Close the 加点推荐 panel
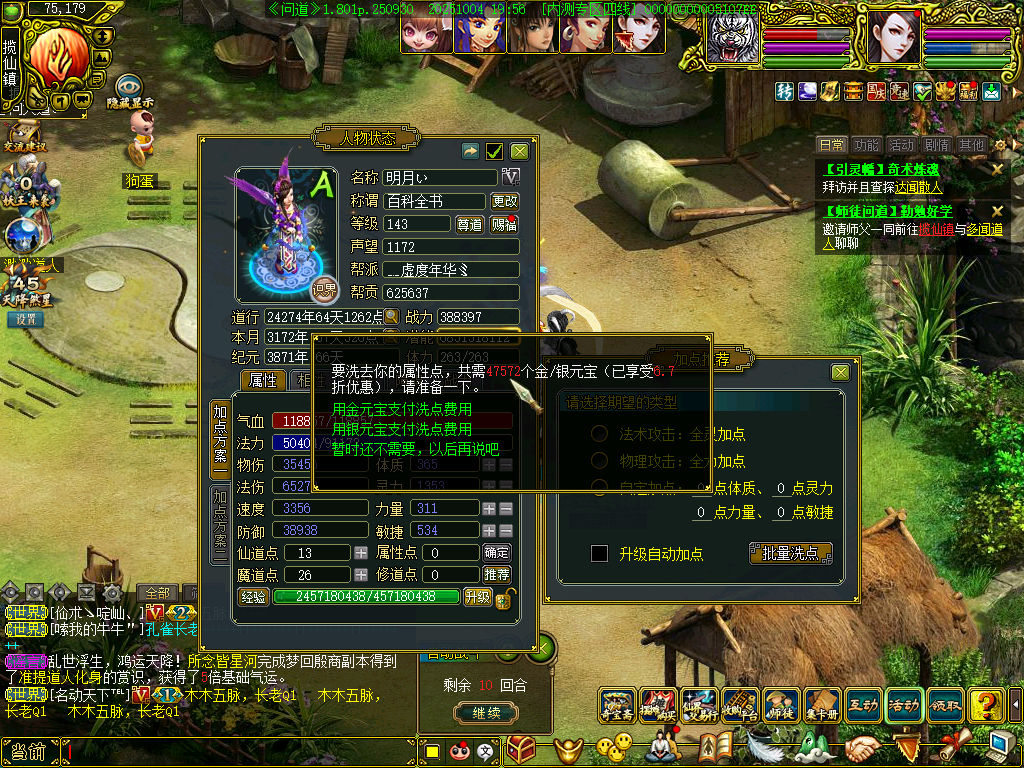The height and width of the screenshot is (768, 1024). pyautogui.click(x=840, y=372)
